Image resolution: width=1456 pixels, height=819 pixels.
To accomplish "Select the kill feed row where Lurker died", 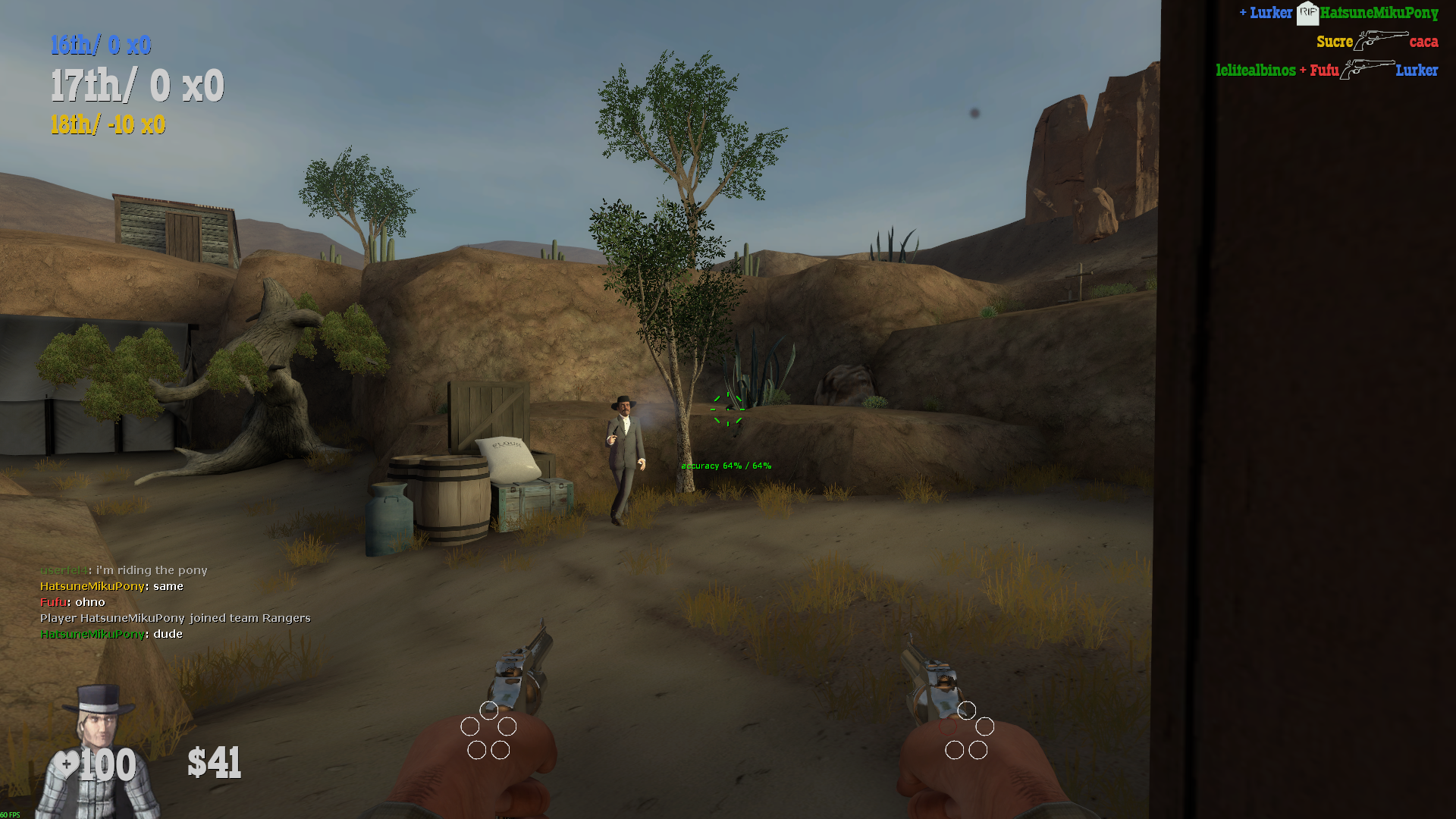I will [1326, 71].
